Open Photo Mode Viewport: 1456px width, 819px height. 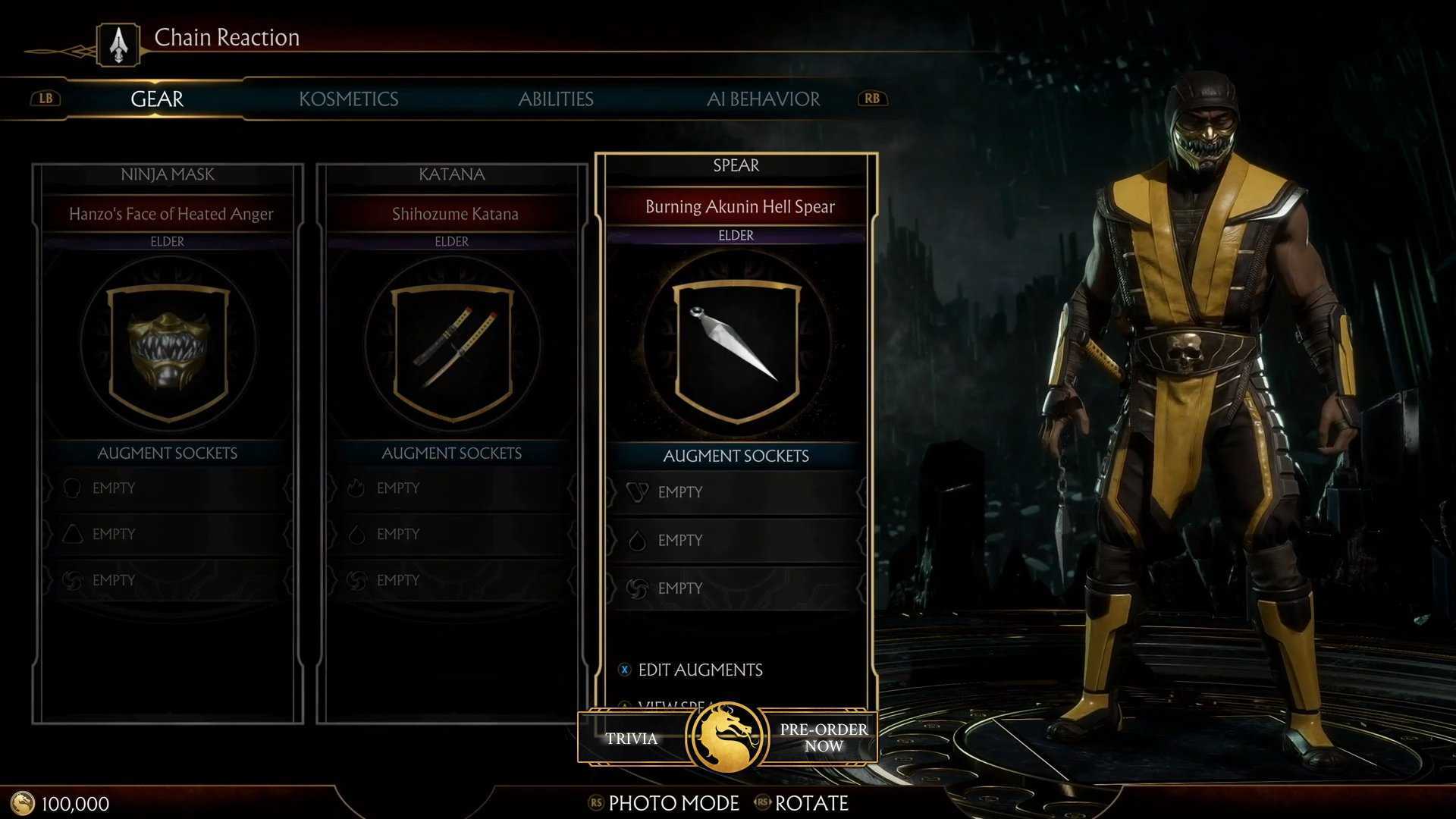coord(673,803)
